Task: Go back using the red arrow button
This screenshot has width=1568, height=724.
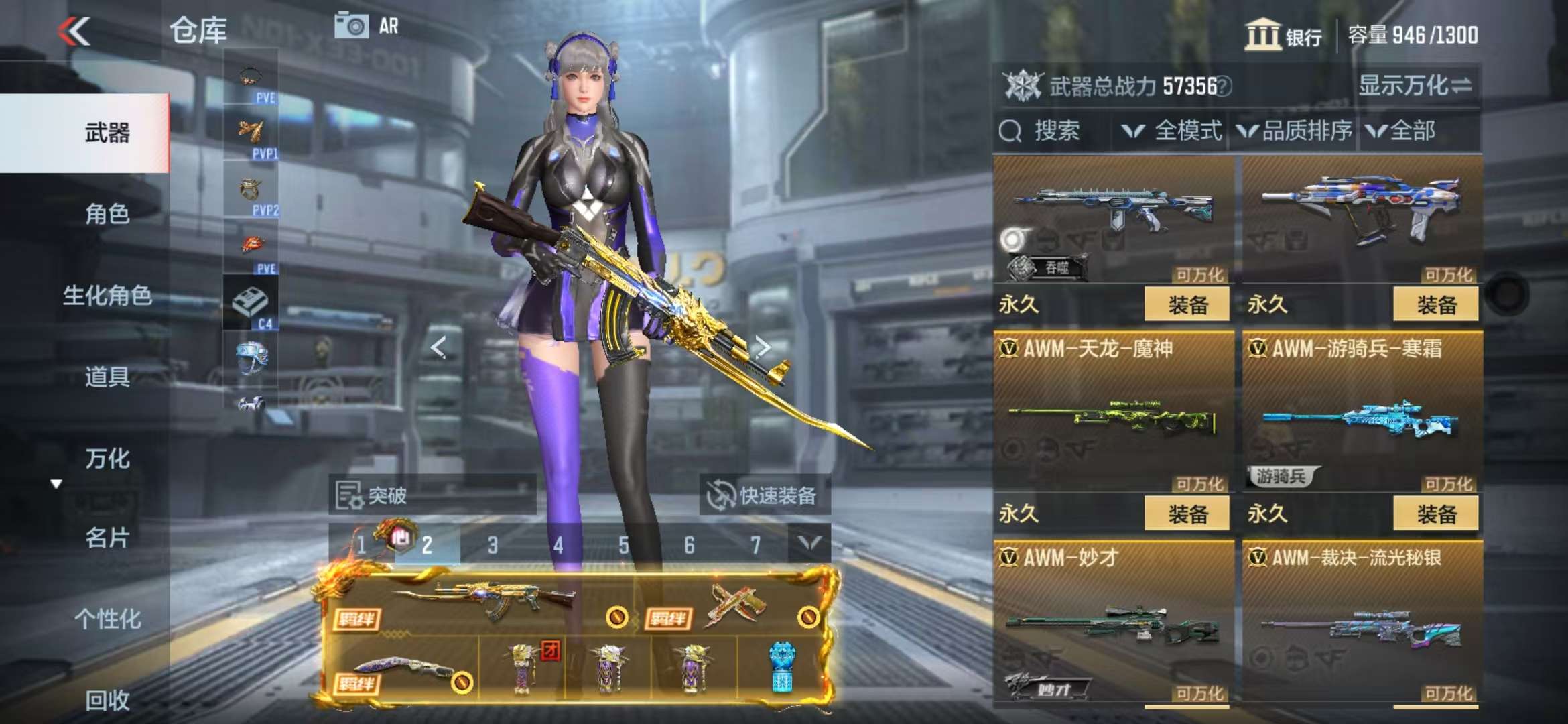Action: click(x=74, y=32)
